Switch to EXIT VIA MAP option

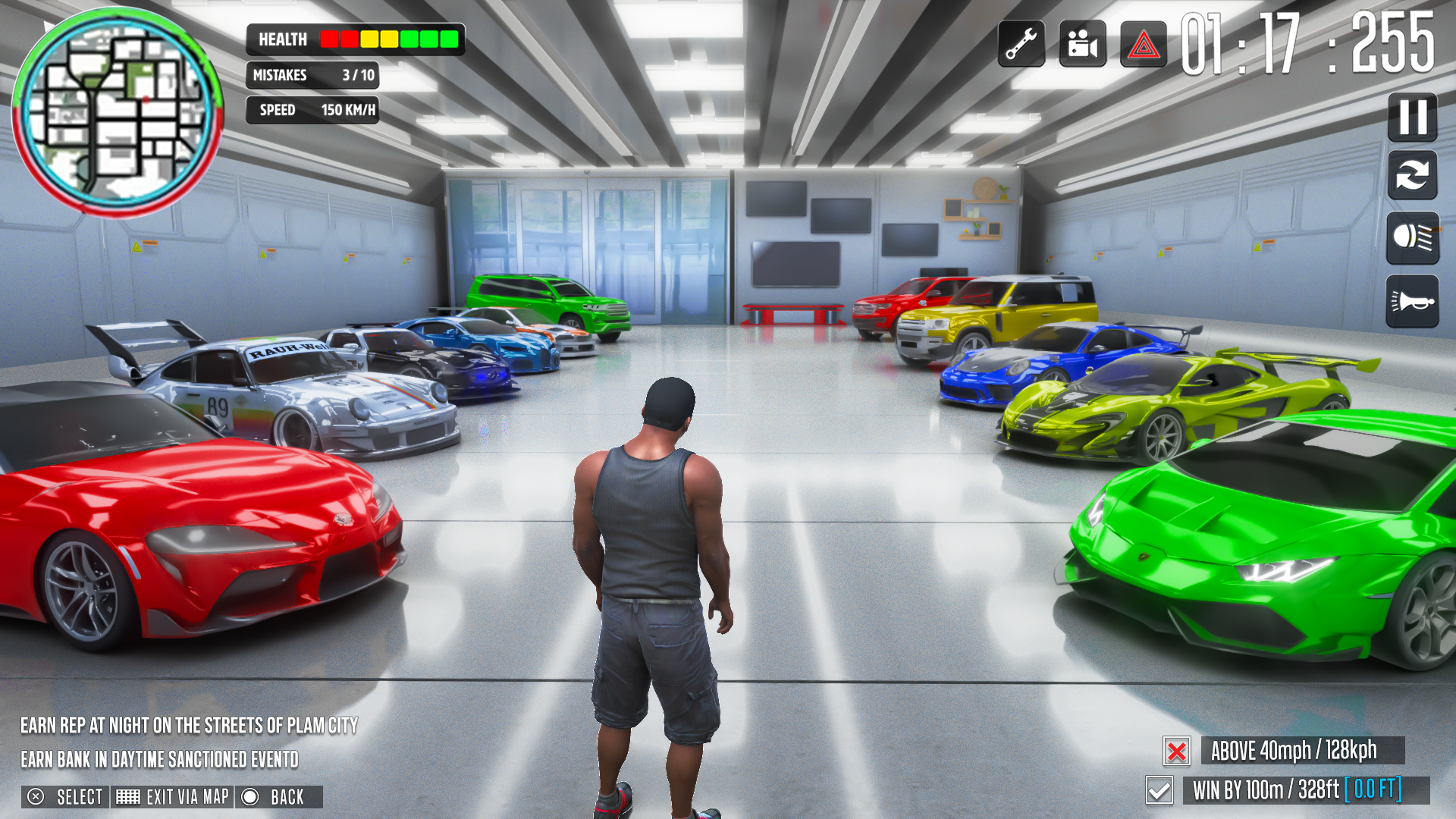[x=173, y=797]
